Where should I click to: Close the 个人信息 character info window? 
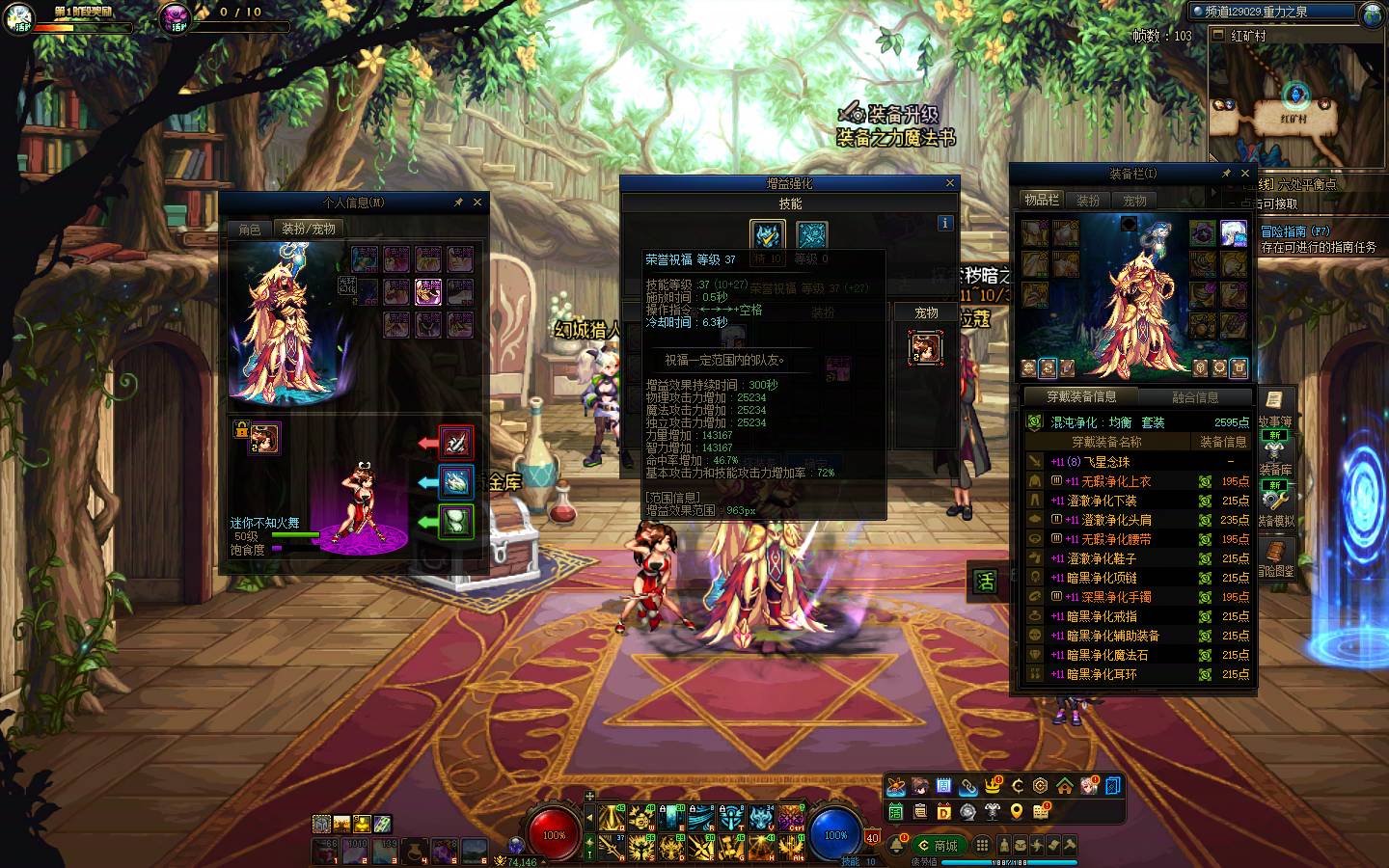[477, 203]
